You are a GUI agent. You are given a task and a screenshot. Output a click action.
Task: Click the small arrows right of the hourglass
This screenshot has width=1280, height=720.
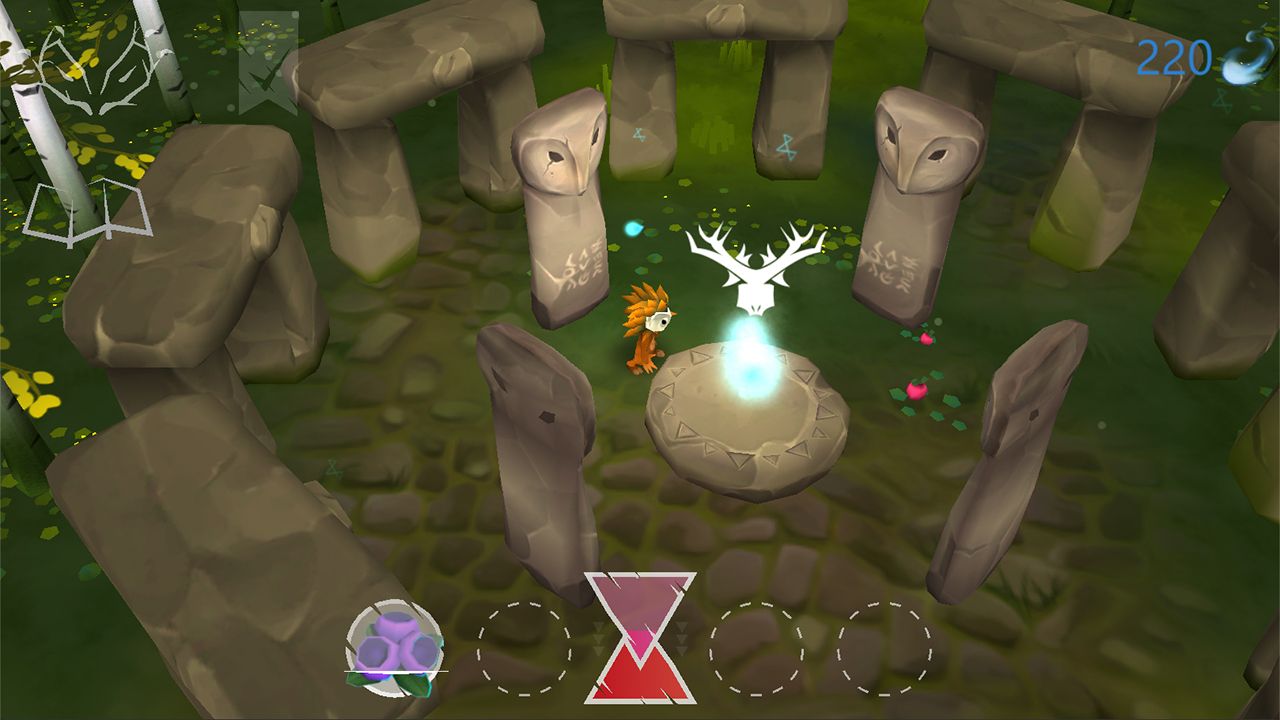coord(680,637)
